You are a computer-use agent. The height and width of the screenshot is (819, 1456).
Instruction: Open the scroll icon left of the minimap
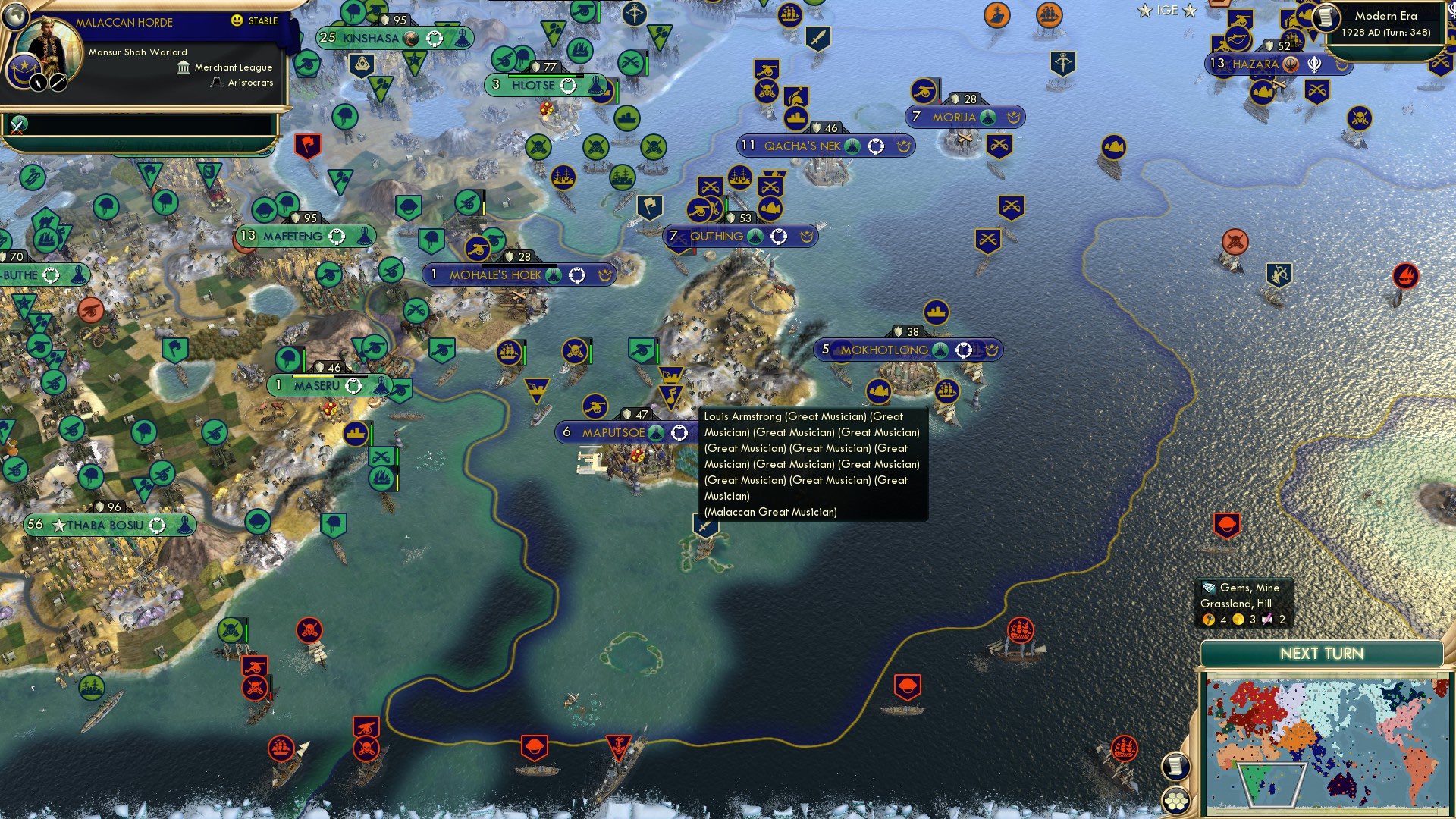[1175, 766]
